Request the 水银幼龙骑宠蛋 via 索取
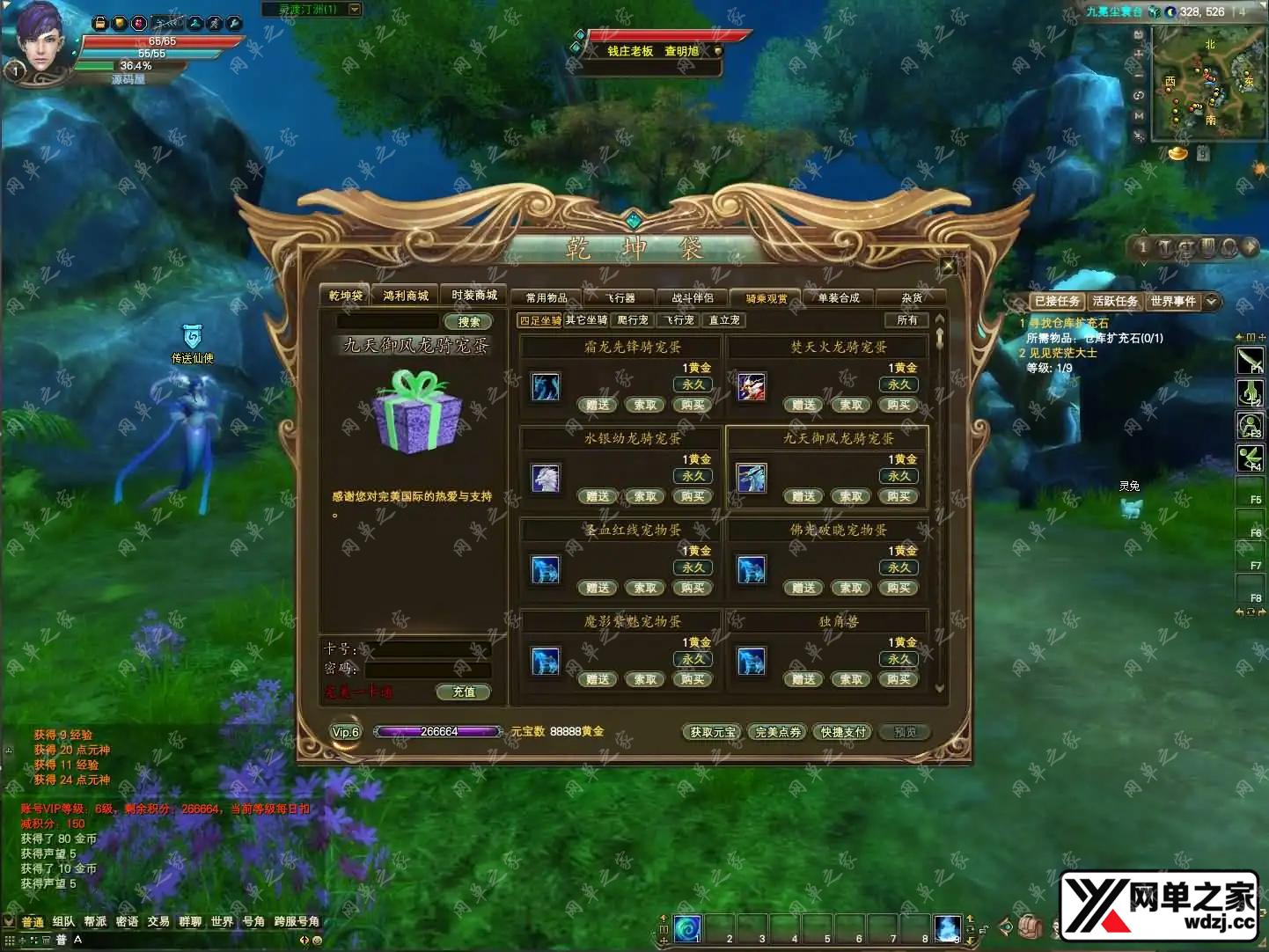 [x=645, y=497]
